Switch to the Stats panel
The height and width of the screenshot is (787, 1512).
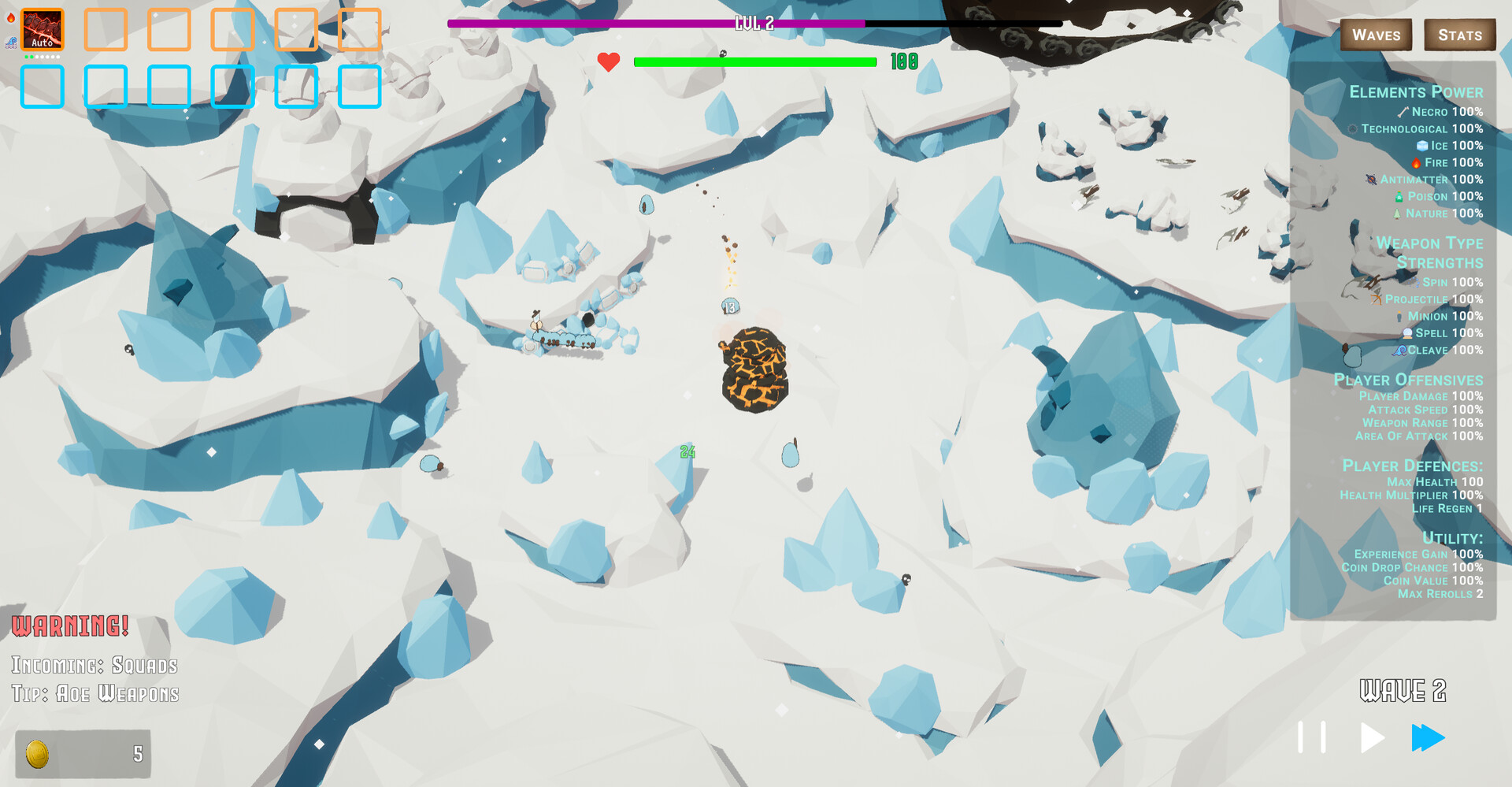click(x=1460, y=35)
